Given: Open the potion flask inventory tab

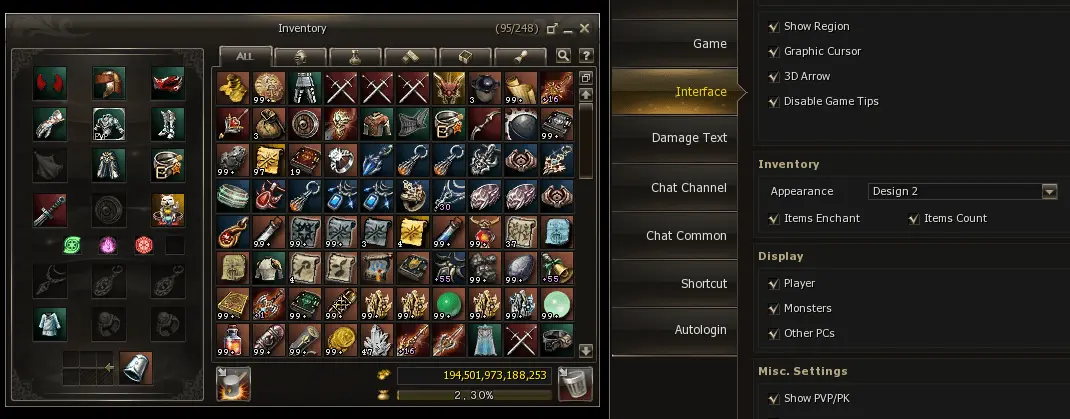Looking at the screenshot, I should (x=354, y=56).
